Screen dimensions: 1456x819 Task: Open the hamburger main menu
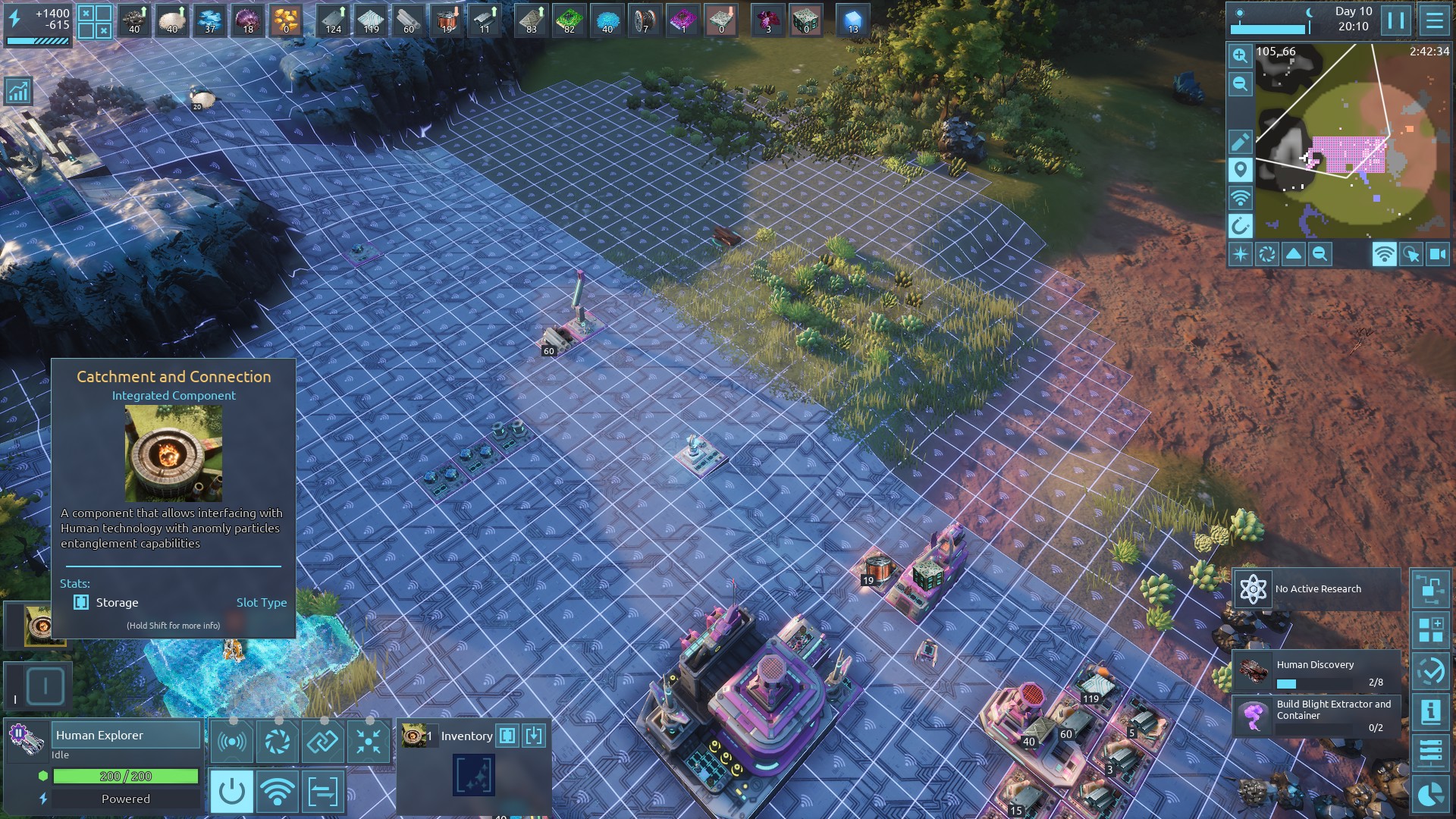pyautogui.click(x=1434, y=20)
